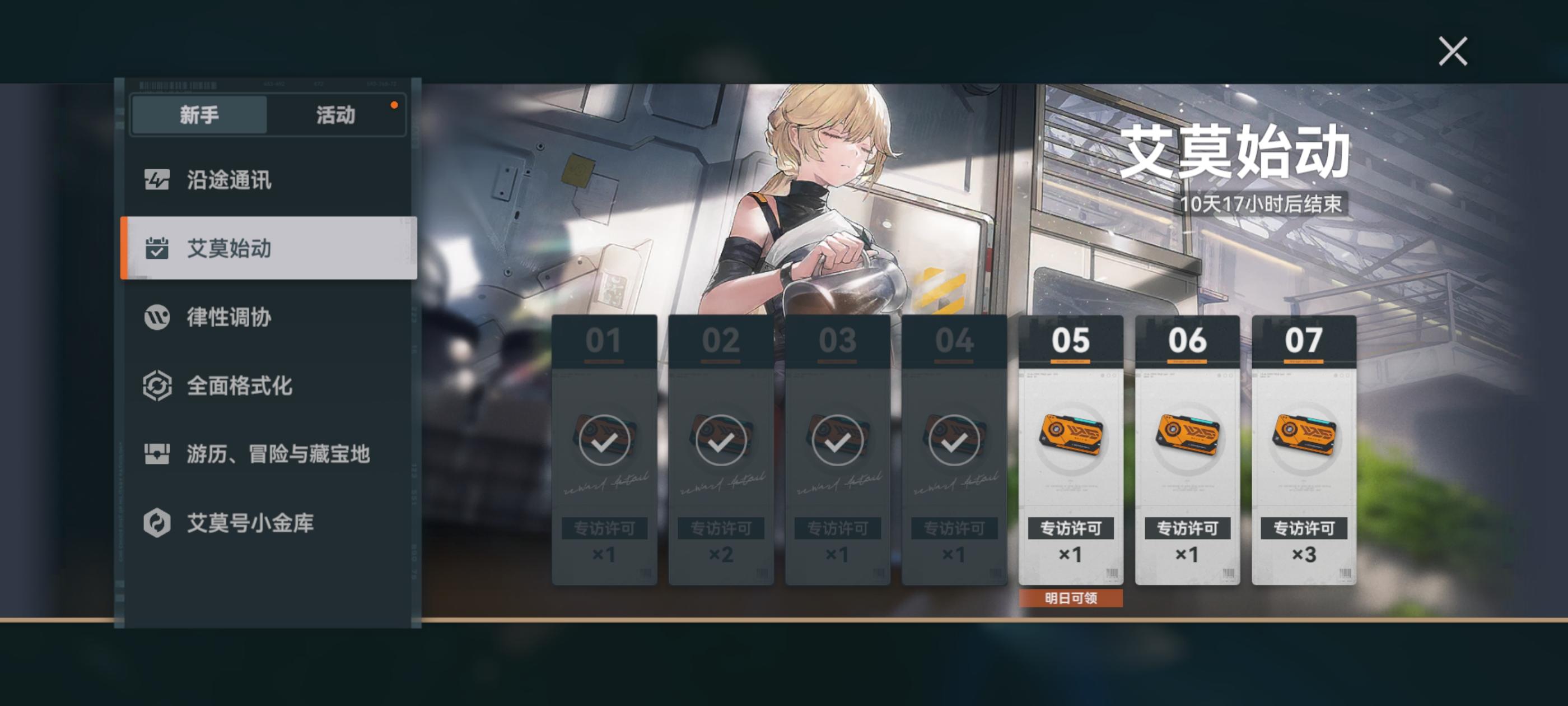Click the 艾莫始动 calendar check icon

click(x=157, y=248)
